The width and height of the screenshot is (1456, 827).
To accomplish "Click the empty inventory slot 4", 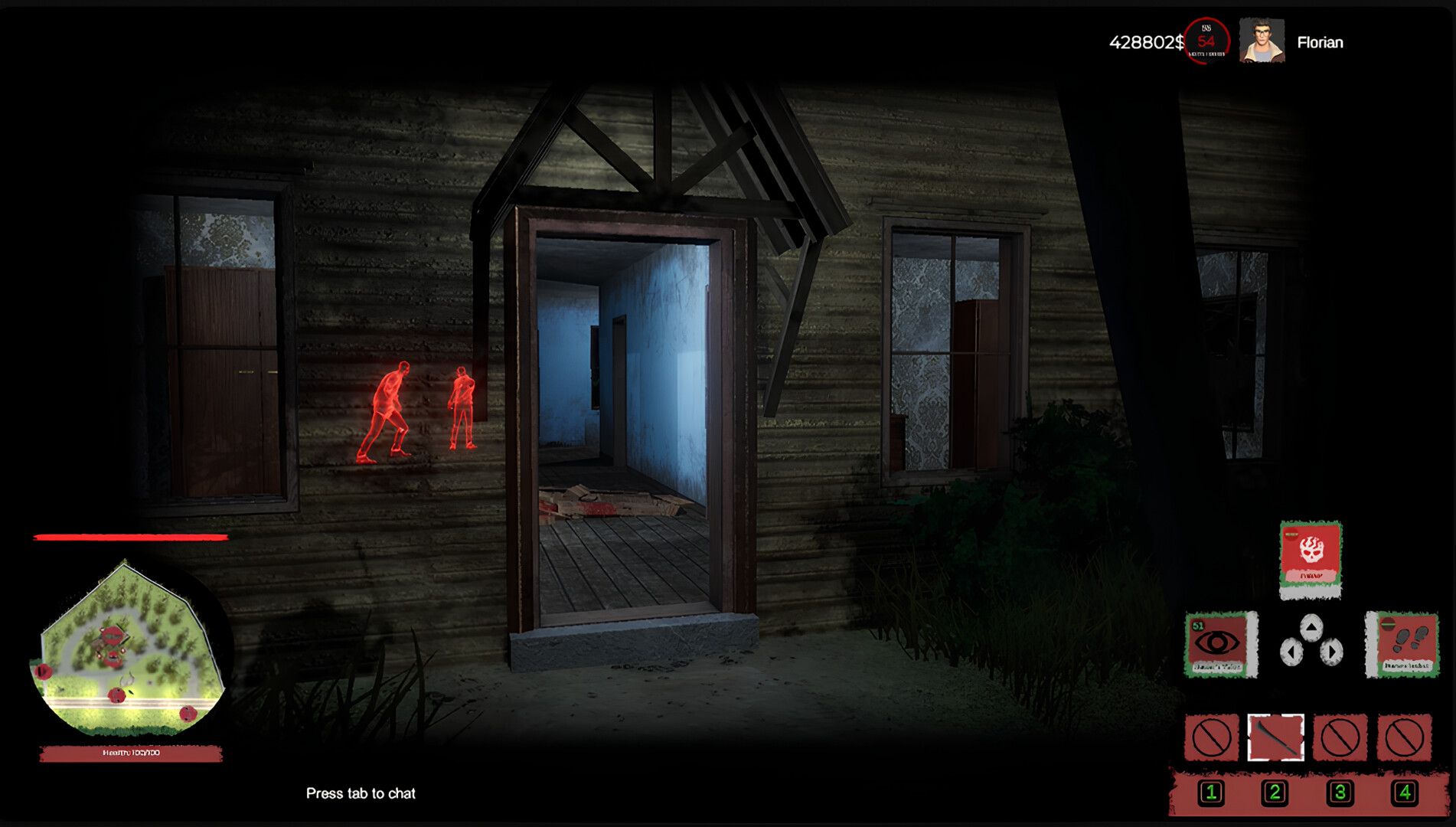I will click(x=1405, y=737).
